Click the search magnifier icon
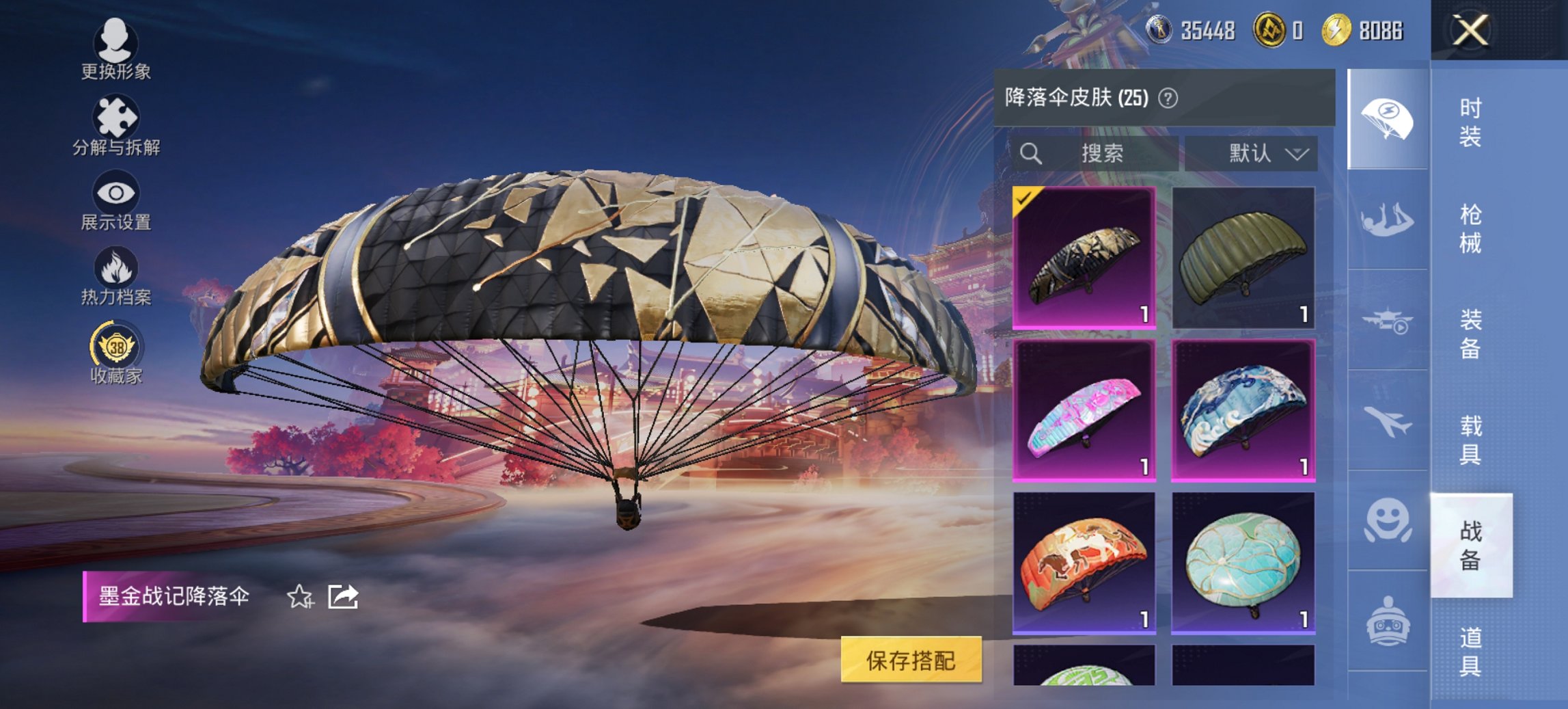 click(x=1029, y=153)
